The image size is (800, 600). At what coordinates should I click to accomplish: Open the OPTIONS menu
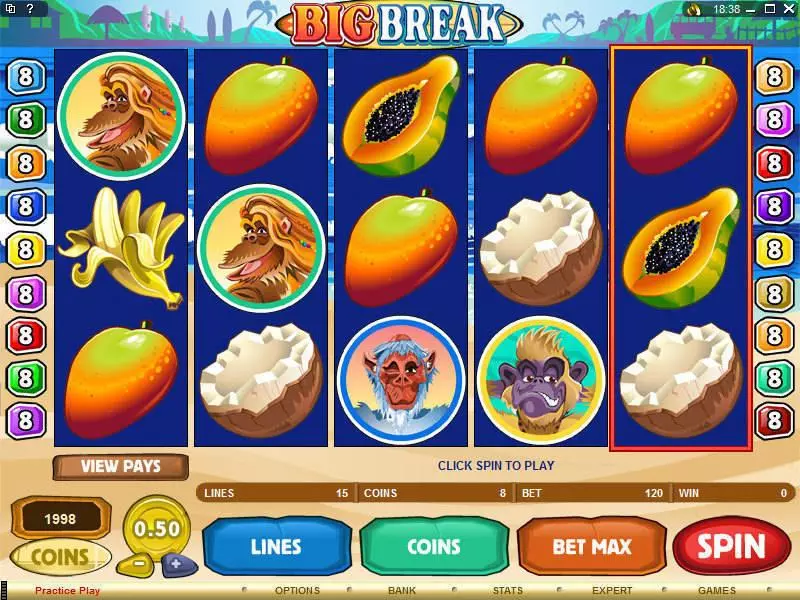[x=297, y=591]
